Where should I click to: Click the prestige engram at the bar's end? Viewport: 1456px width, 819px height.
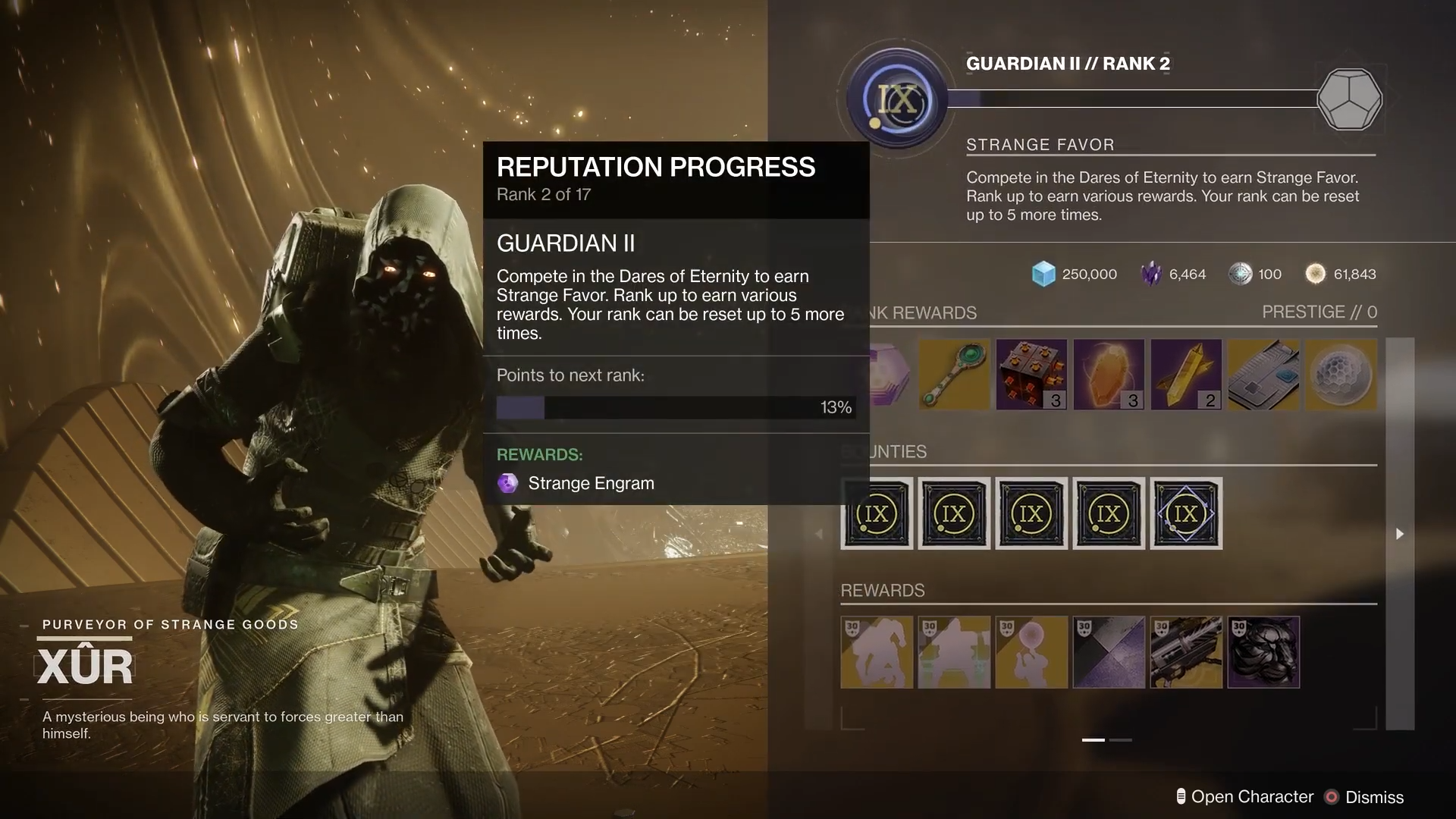pyautogui.click(x=1349, y=99)
